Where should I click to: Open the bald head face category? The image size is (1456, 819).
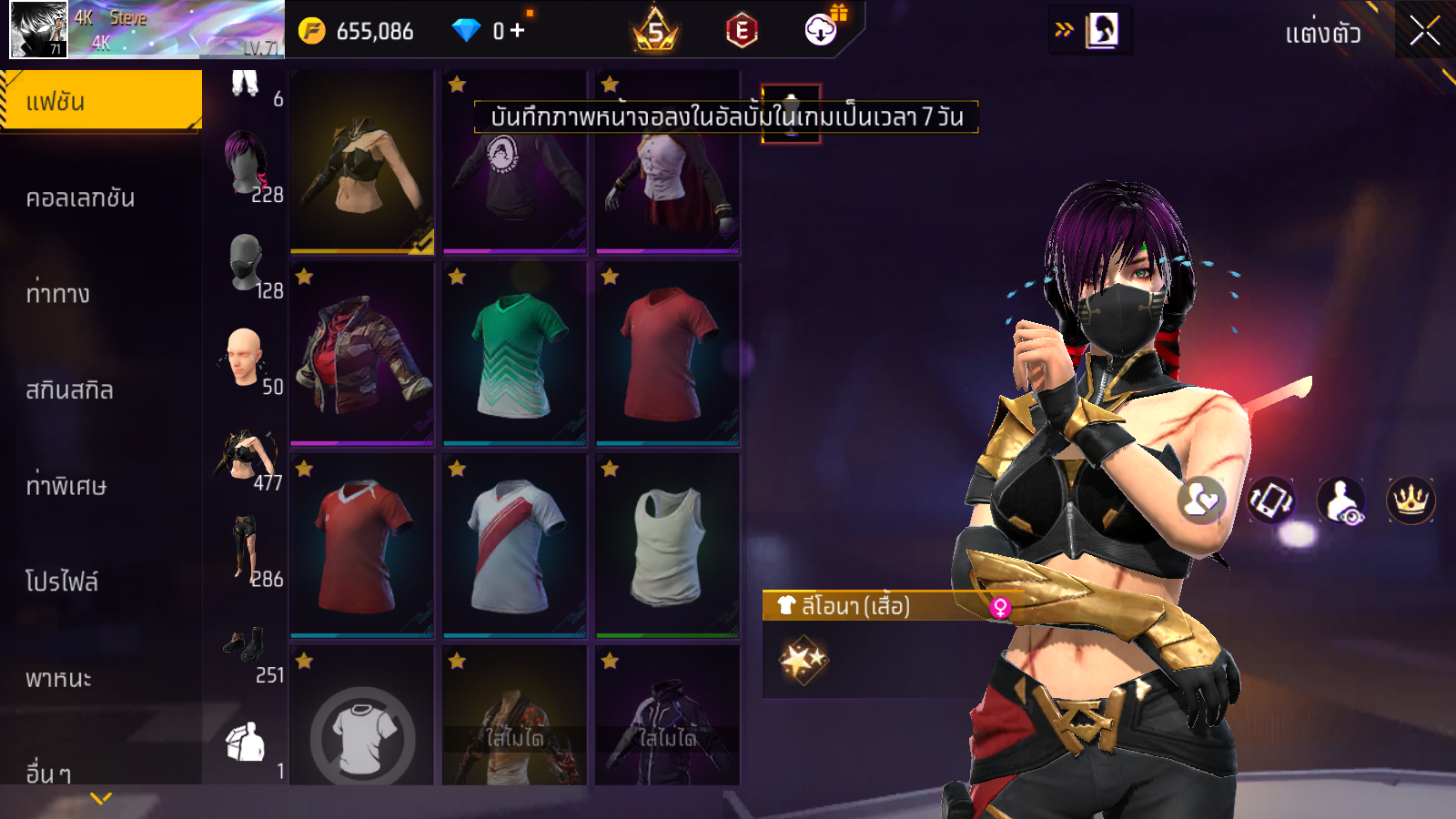pyautogui.click(x=247, y=359)
